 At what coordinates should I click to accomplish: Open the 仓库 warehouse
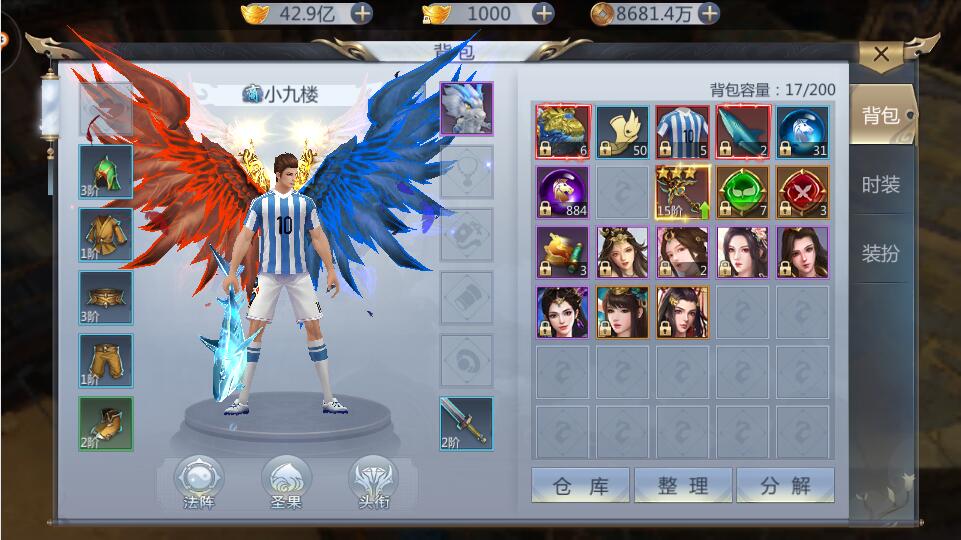coord(580,486)
